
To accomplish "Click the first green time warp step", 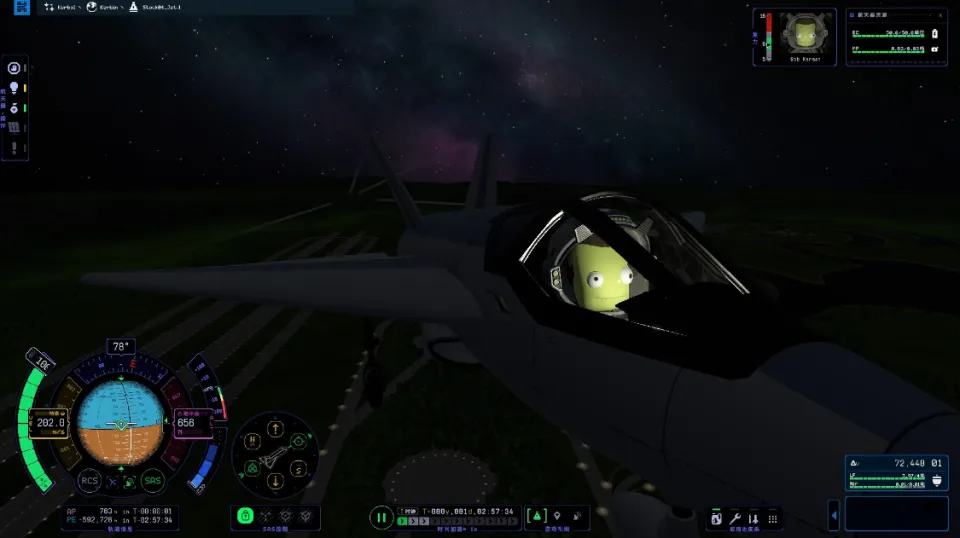I will pyautogui.click(x=401, y=521).
